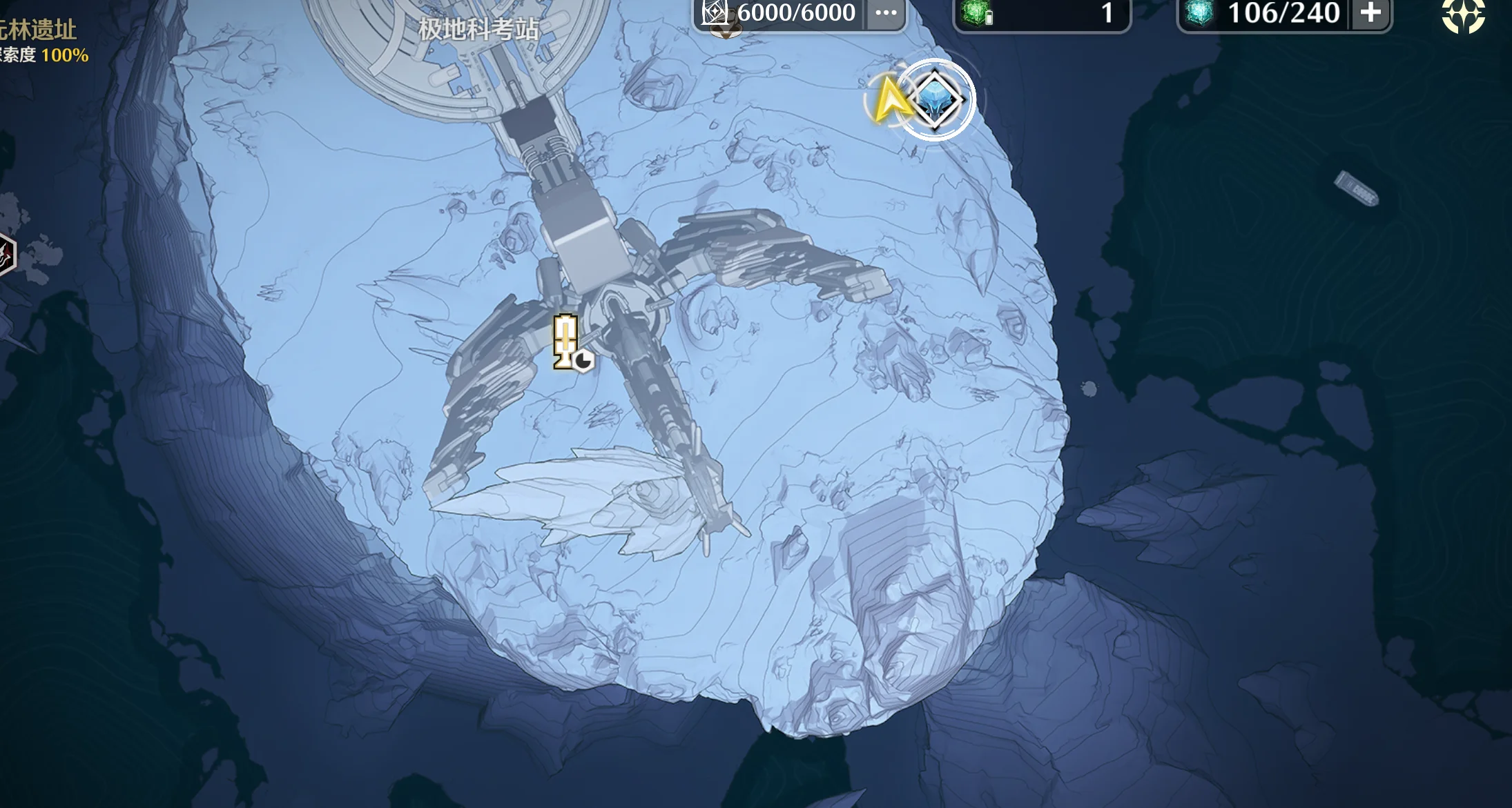Select the red-and-white hexagon boss marker
This screenshot has width=1512, height=808.
click(x=6, y=255)
